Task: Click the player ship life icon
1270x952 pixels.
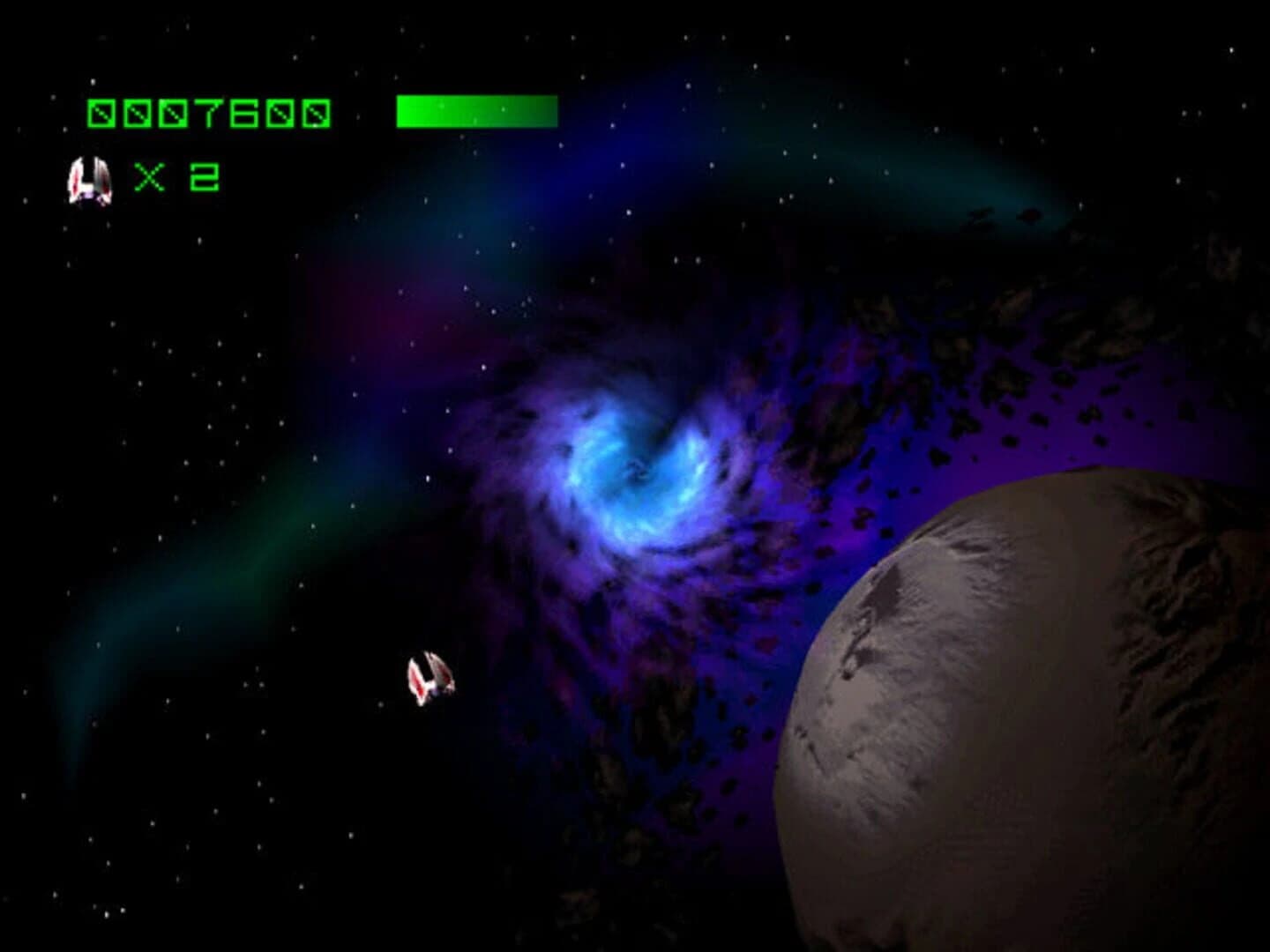Action: [x=91, y=179]
